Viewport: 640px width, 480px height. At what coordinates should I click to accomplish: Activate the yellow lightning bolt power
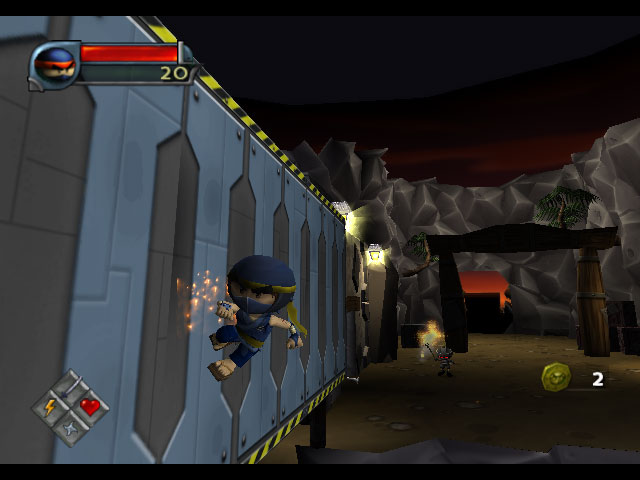[50, 407]
